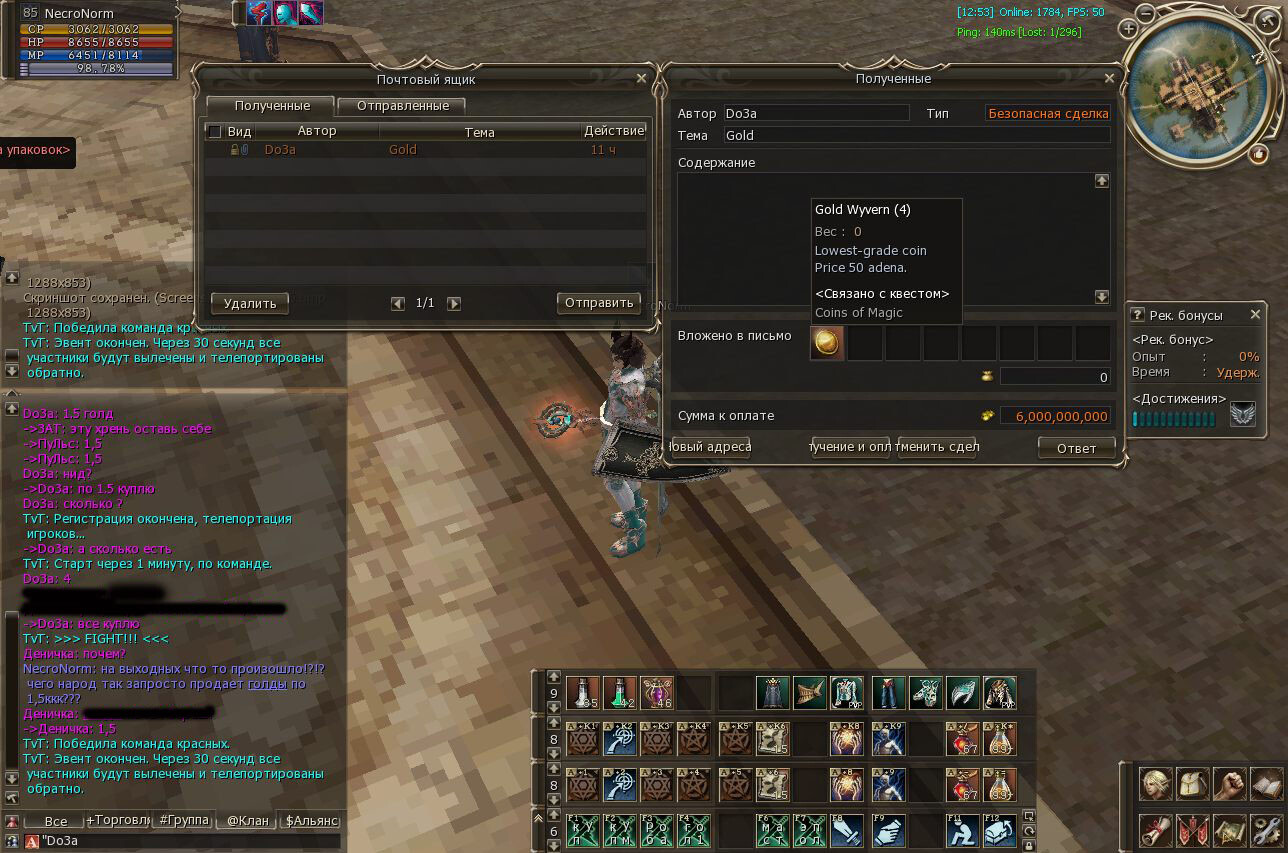Cancel the deal with Отменить сделку

coord(937,447)
